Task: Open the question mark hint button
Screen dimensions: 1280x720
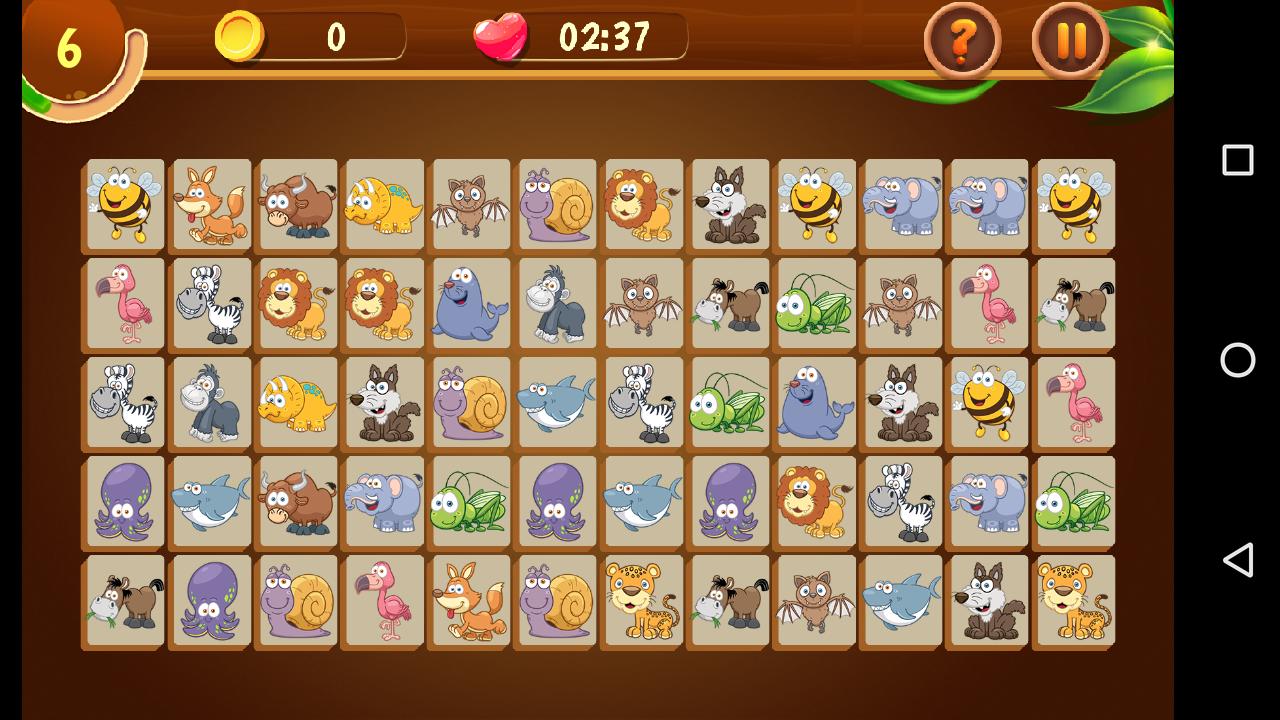Action: (962, 41)
